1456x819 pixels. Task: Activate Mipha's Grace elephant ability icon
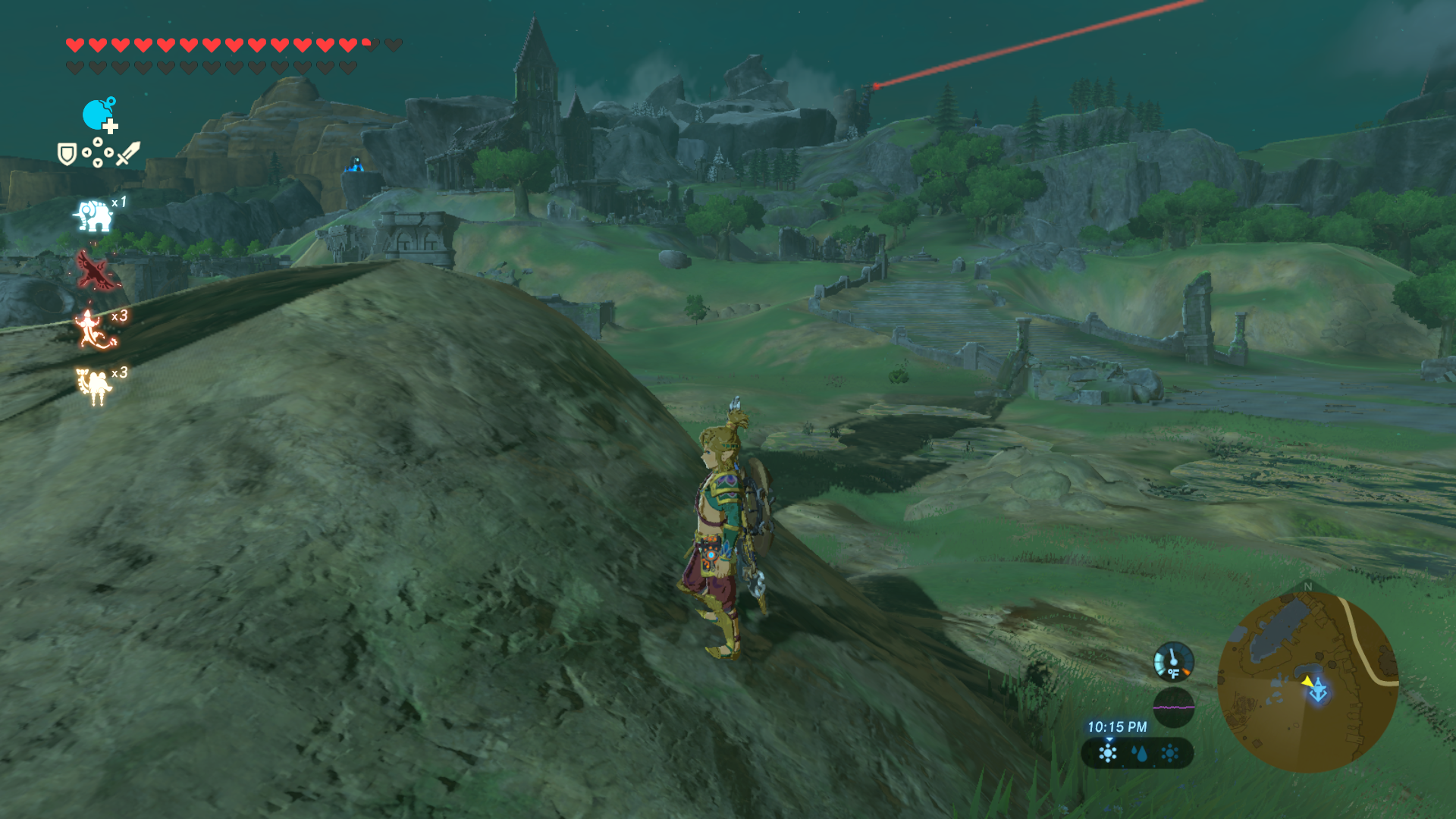[x=93, y=215]
